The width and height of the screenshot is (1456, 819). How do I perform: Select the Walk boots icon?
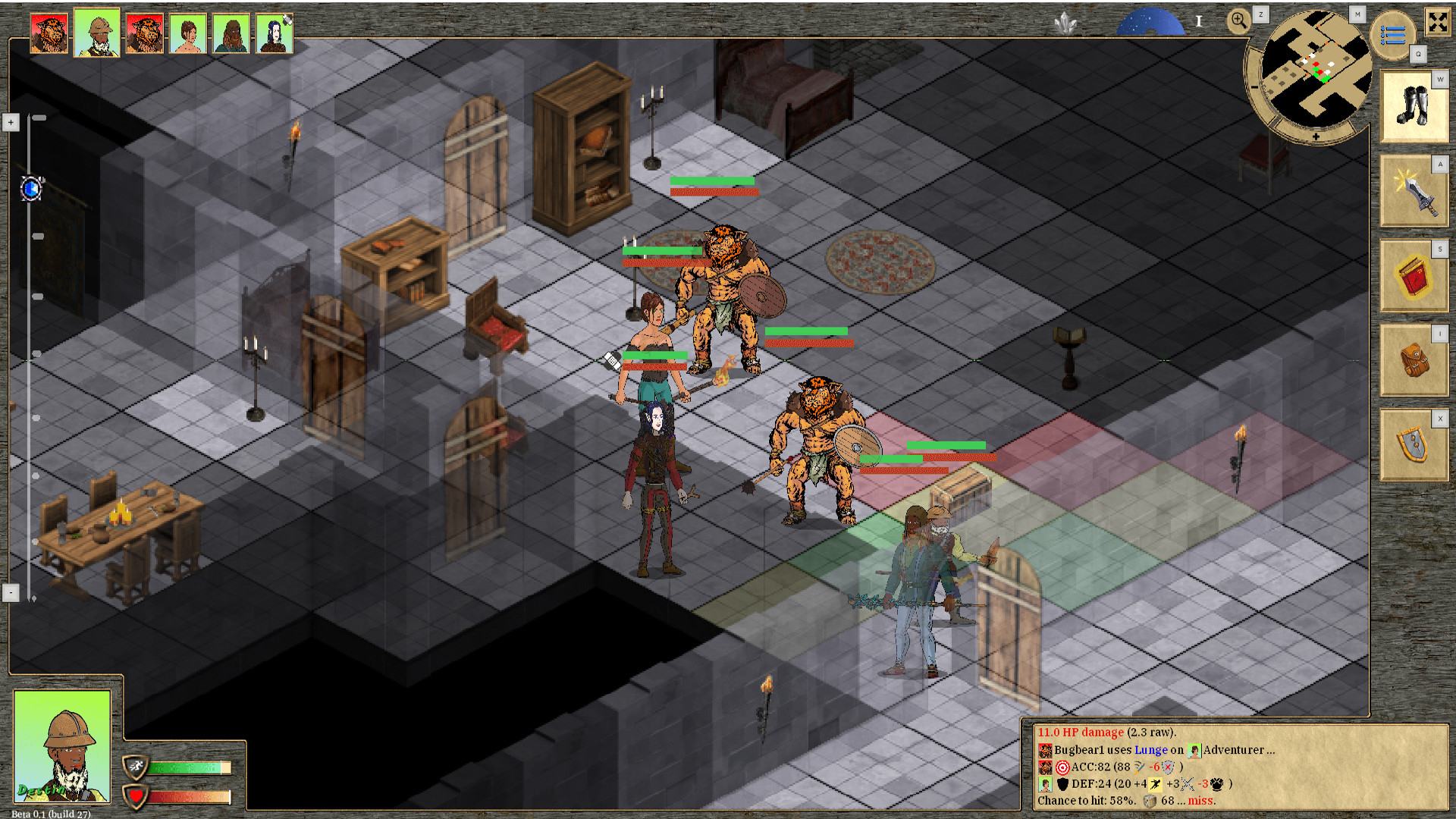[1413, 106]
